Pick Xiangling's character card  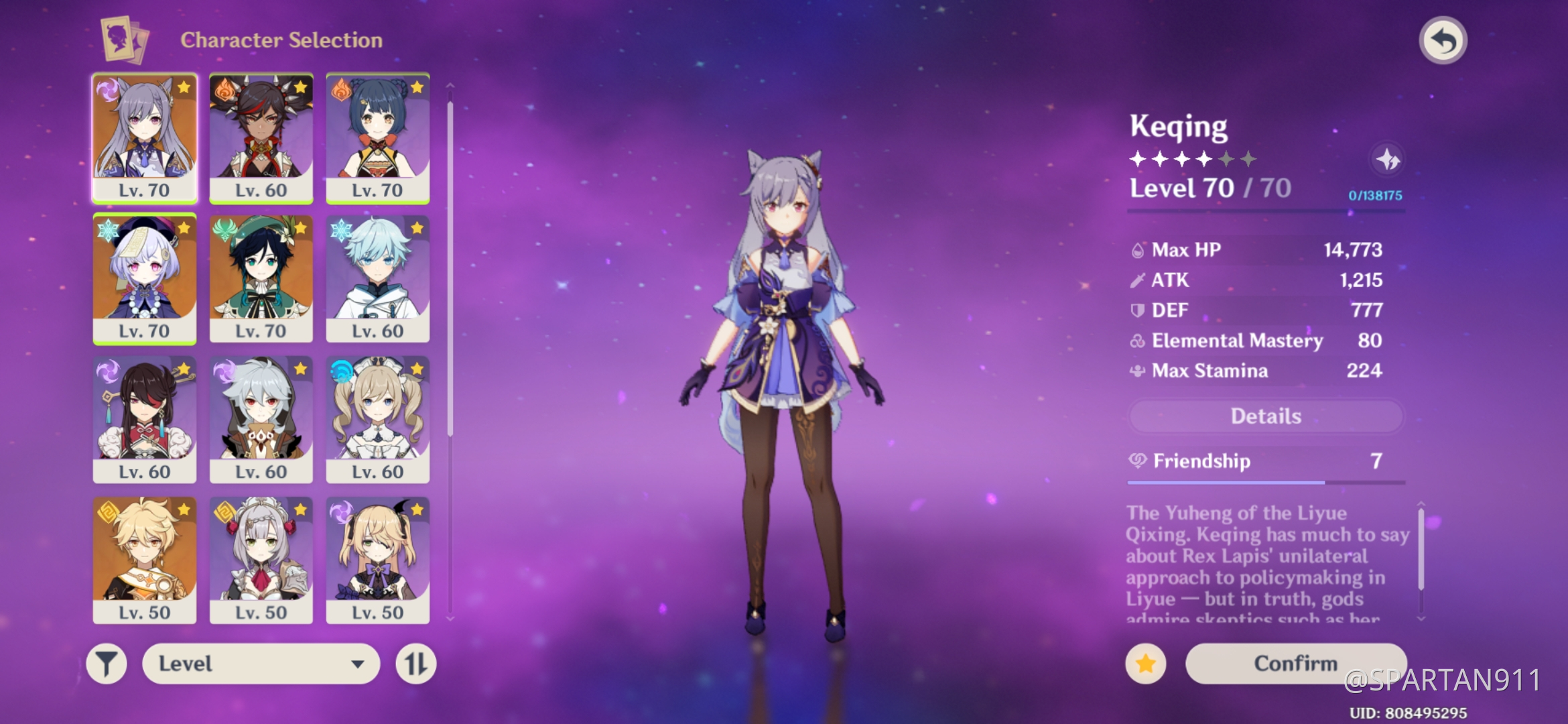pos(378,137)
